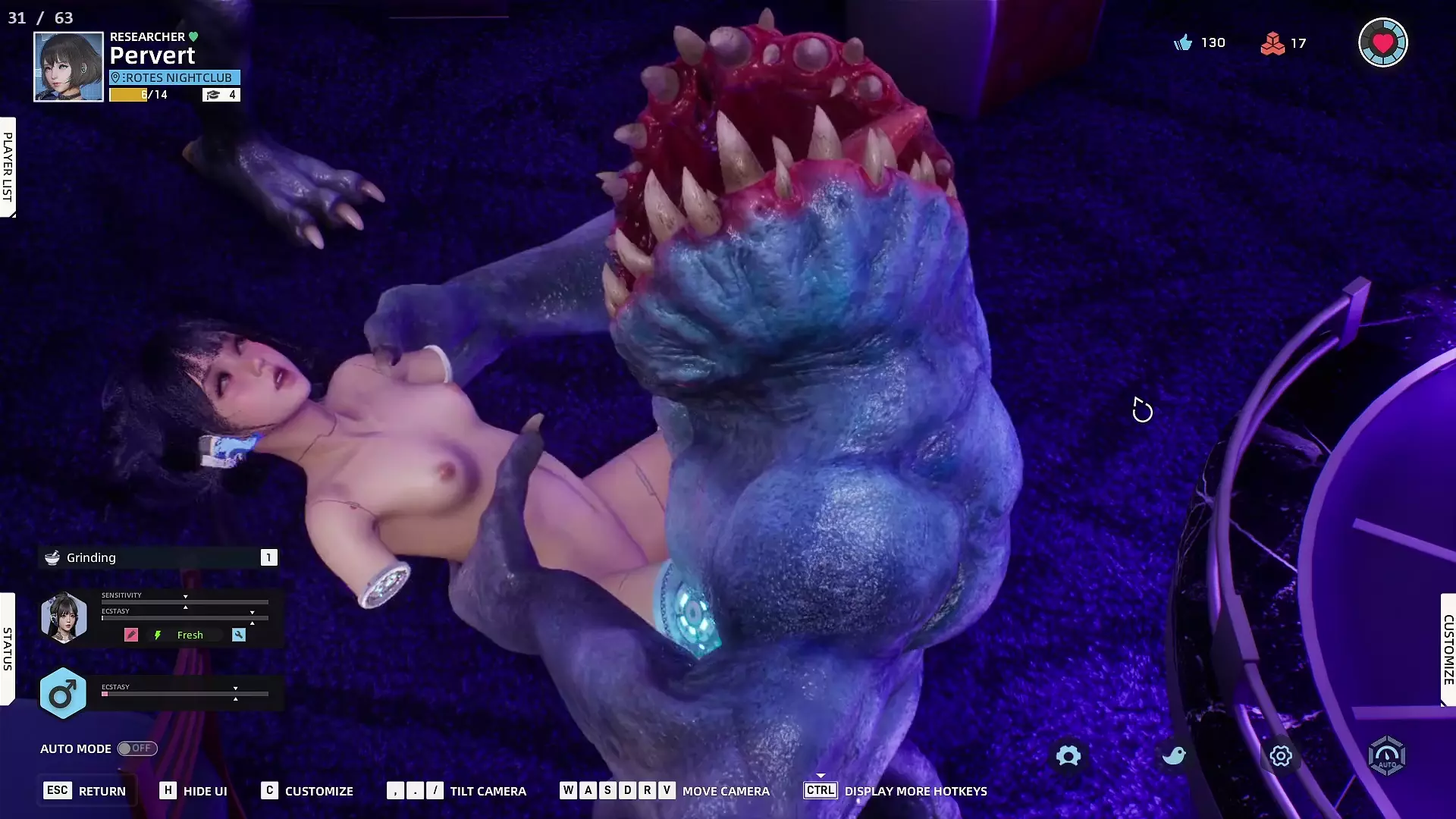1456x819 pixels.
Task: Click the character portrait in status panel
Action: pyautogui.click(x=64, y=617)
